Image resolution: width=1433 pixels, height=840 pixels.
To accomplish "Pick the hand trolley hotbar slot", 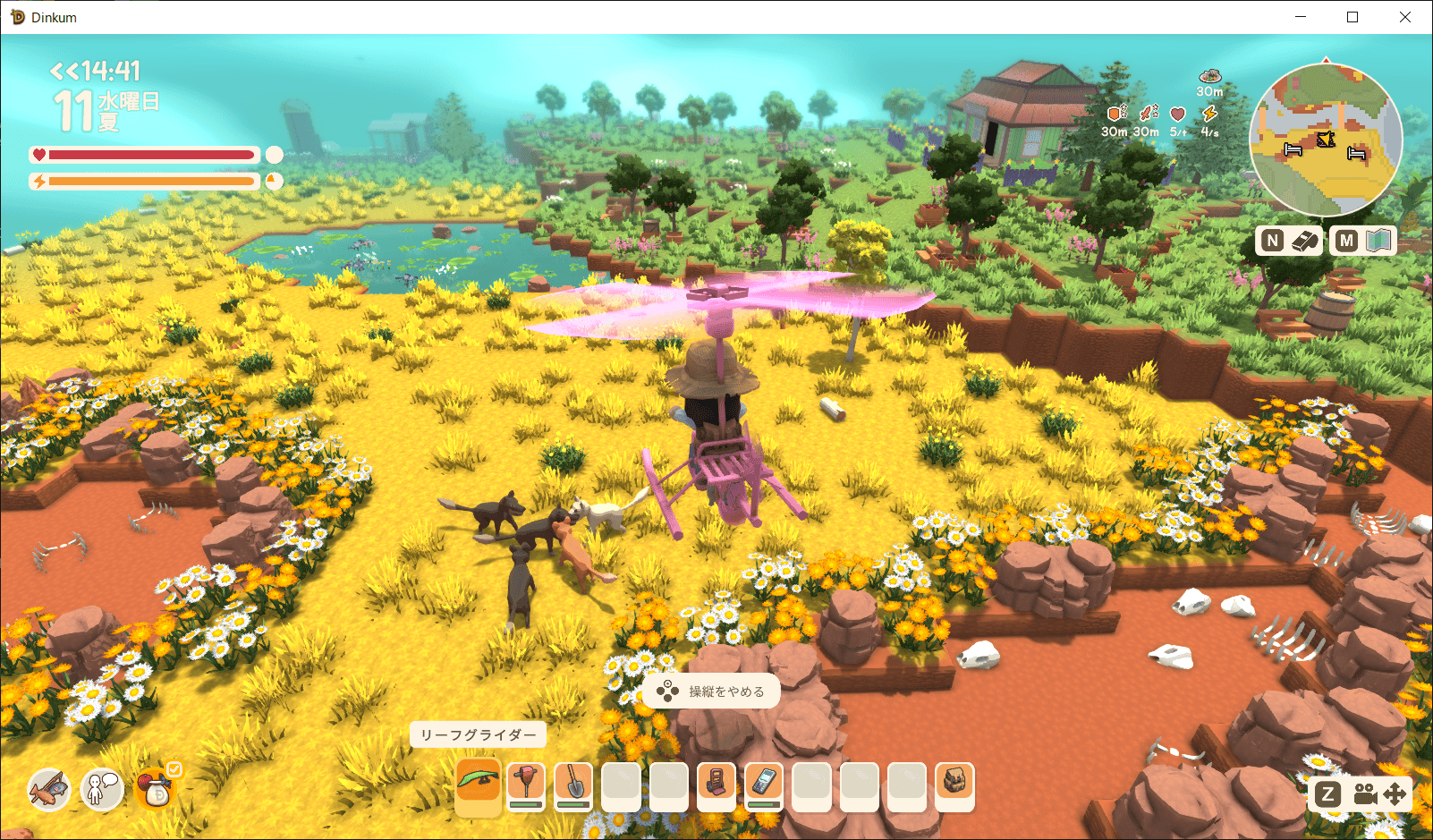I will [x=716, y=785].
